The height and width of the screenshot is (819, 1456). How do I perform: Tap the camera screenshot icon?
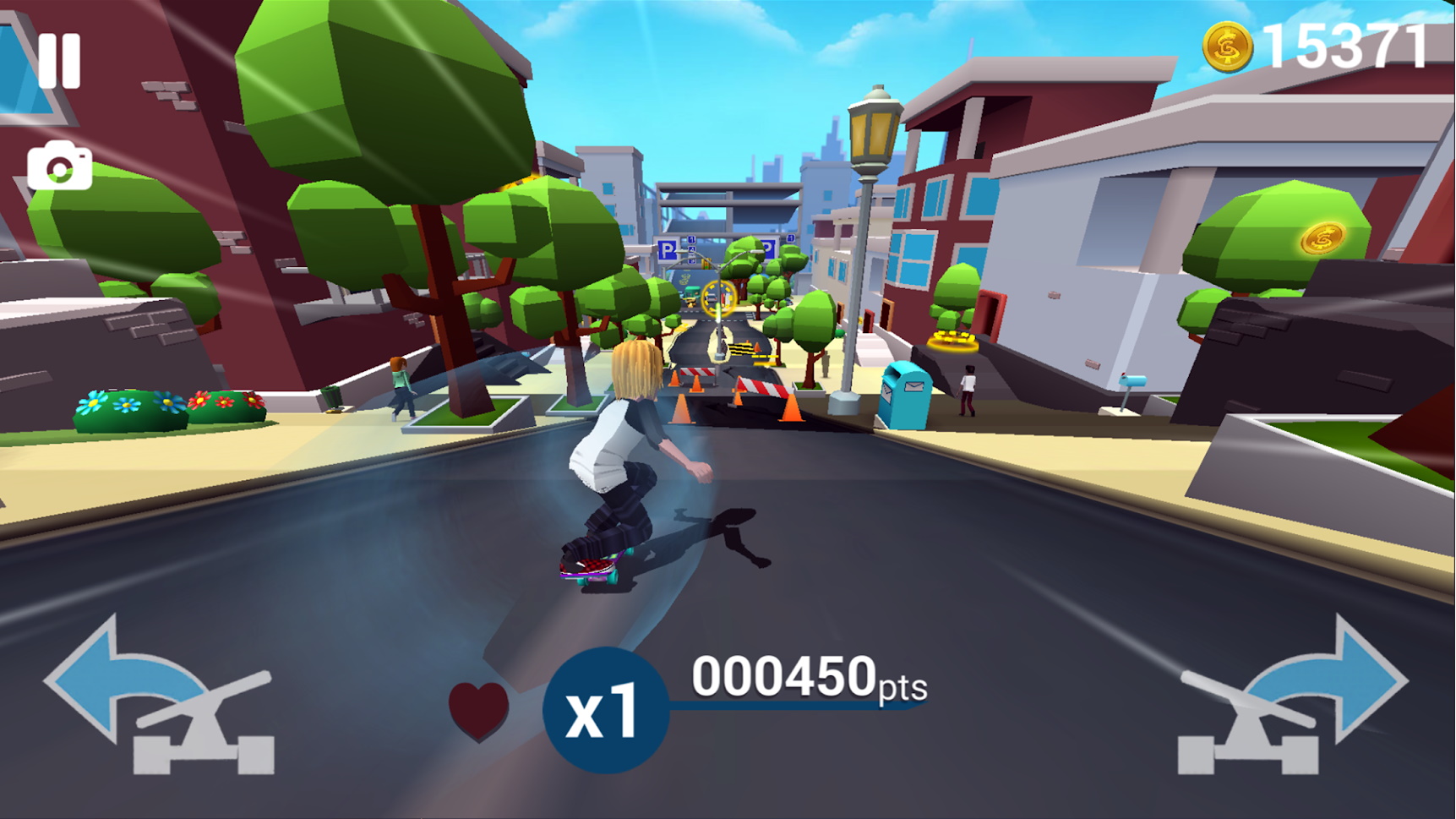point(59,167)
